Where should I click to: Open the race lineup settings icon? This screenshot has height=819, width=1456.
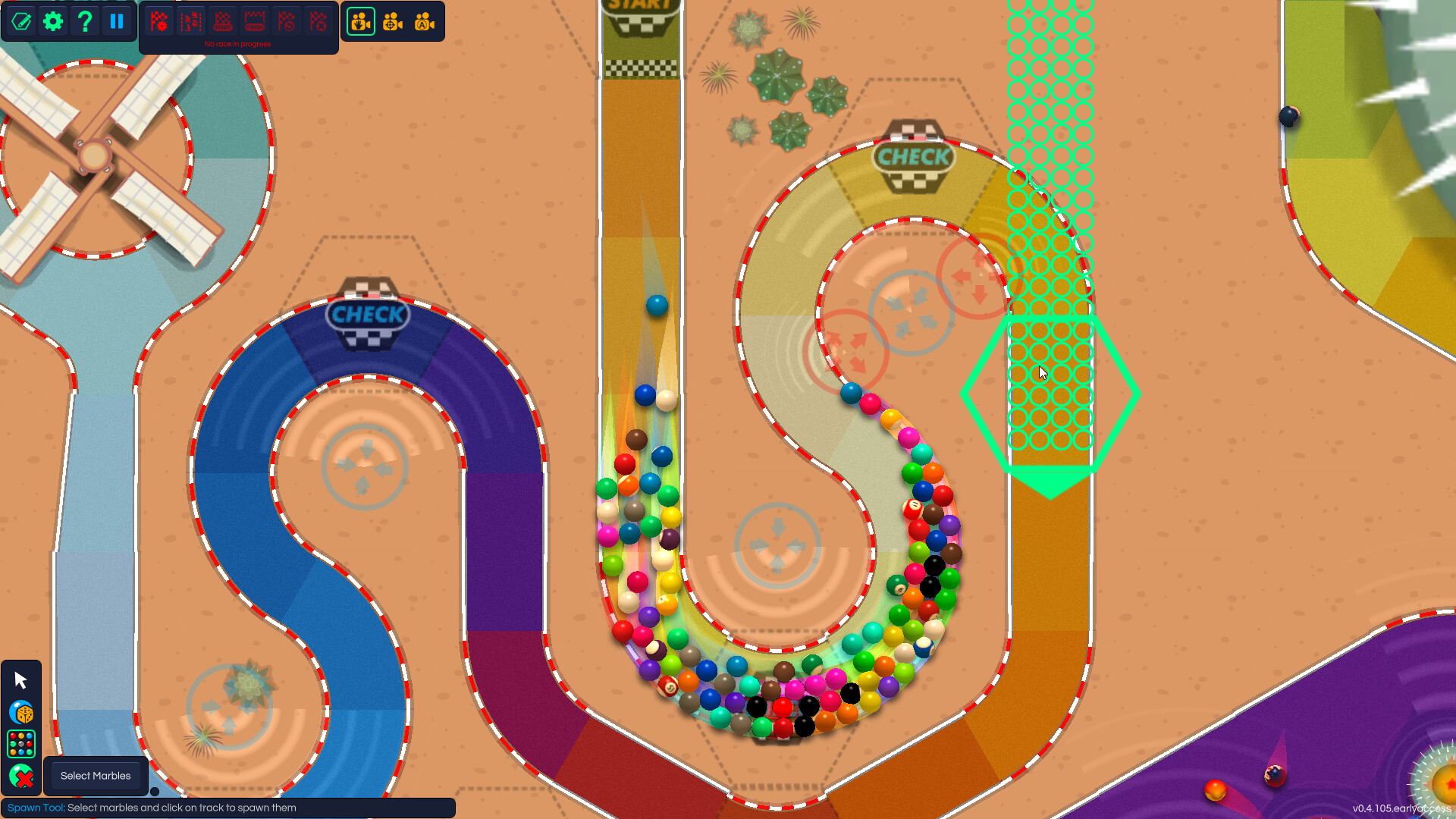pyautogui.click(x=191, y=21)
